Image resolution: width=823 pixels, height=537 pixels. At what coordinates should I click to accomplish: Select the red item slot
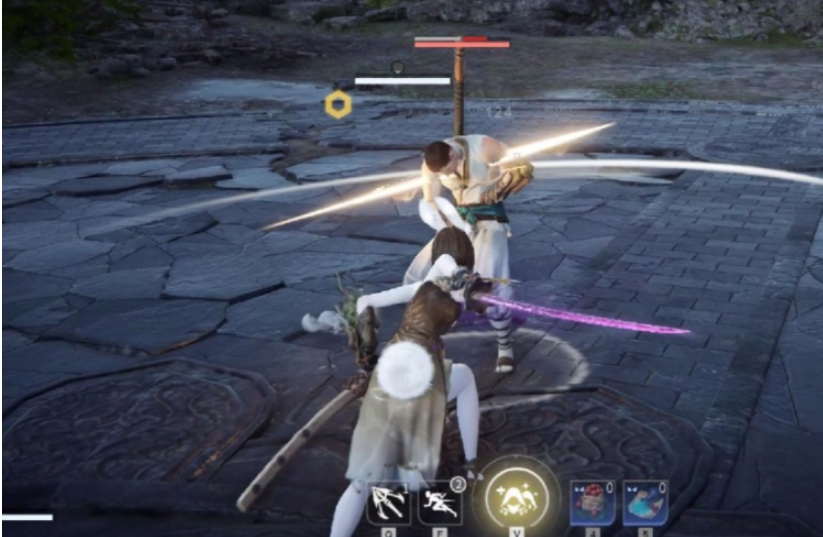[590, 502]
